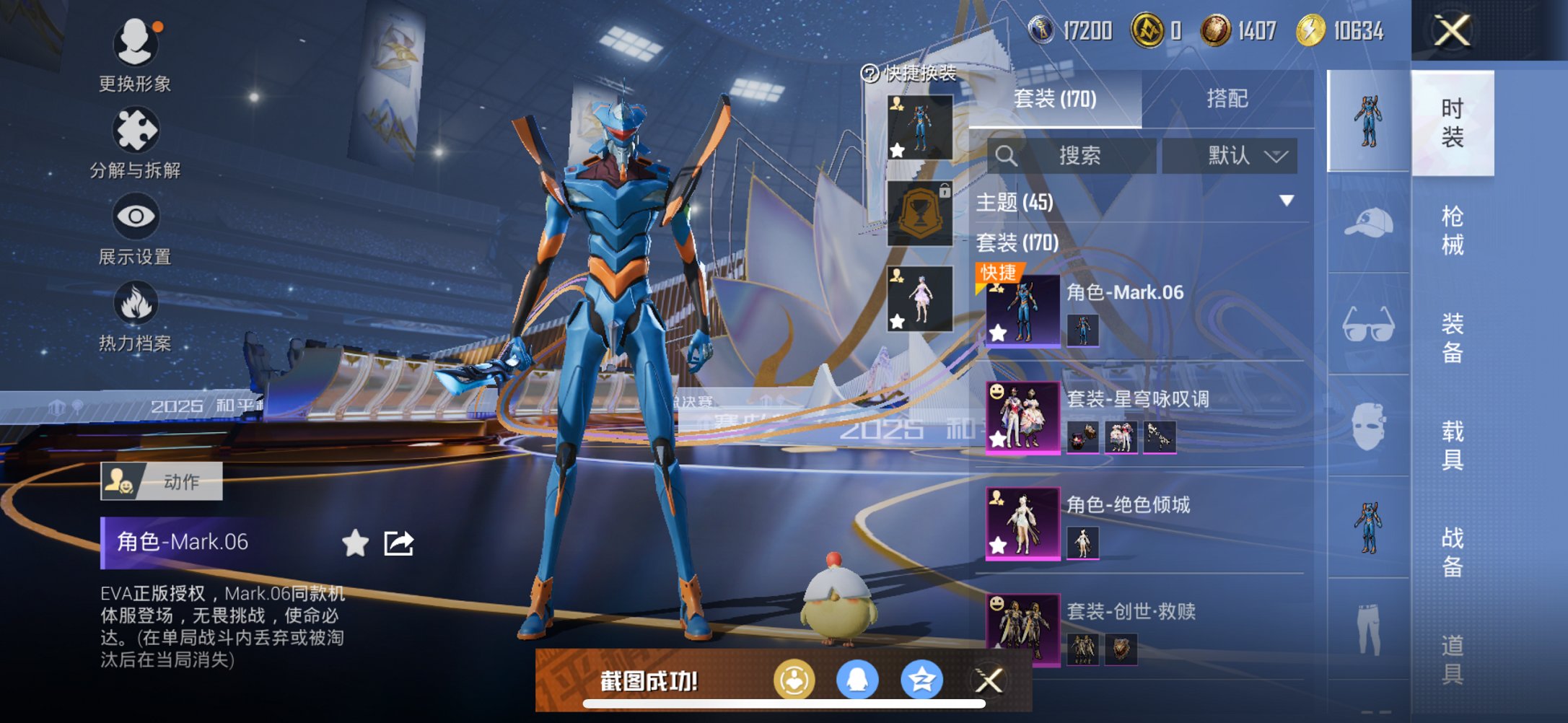Select the 套装 (170) tab
Viewport: 1568px width, 723px height.
pyautogui.click(x=1055, y=98)
